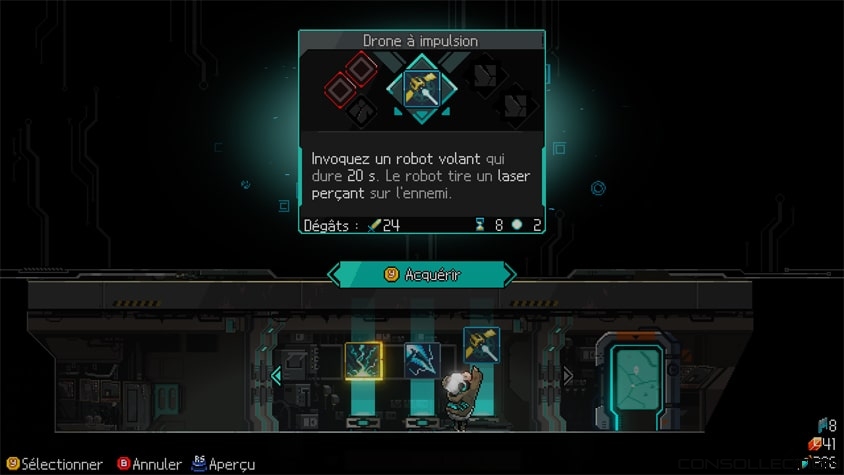Pick the Drone à impulsion card above the character
Viewport: 844px width, 475px height.
480,345
